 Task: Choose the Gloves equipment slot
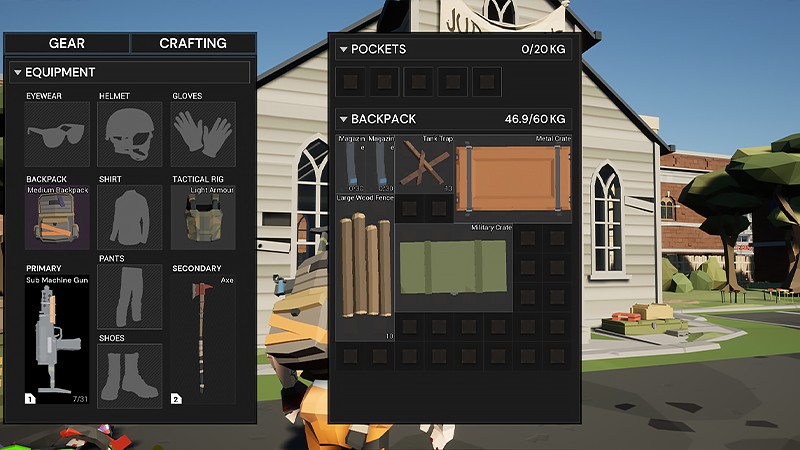[x=202, y=133]
